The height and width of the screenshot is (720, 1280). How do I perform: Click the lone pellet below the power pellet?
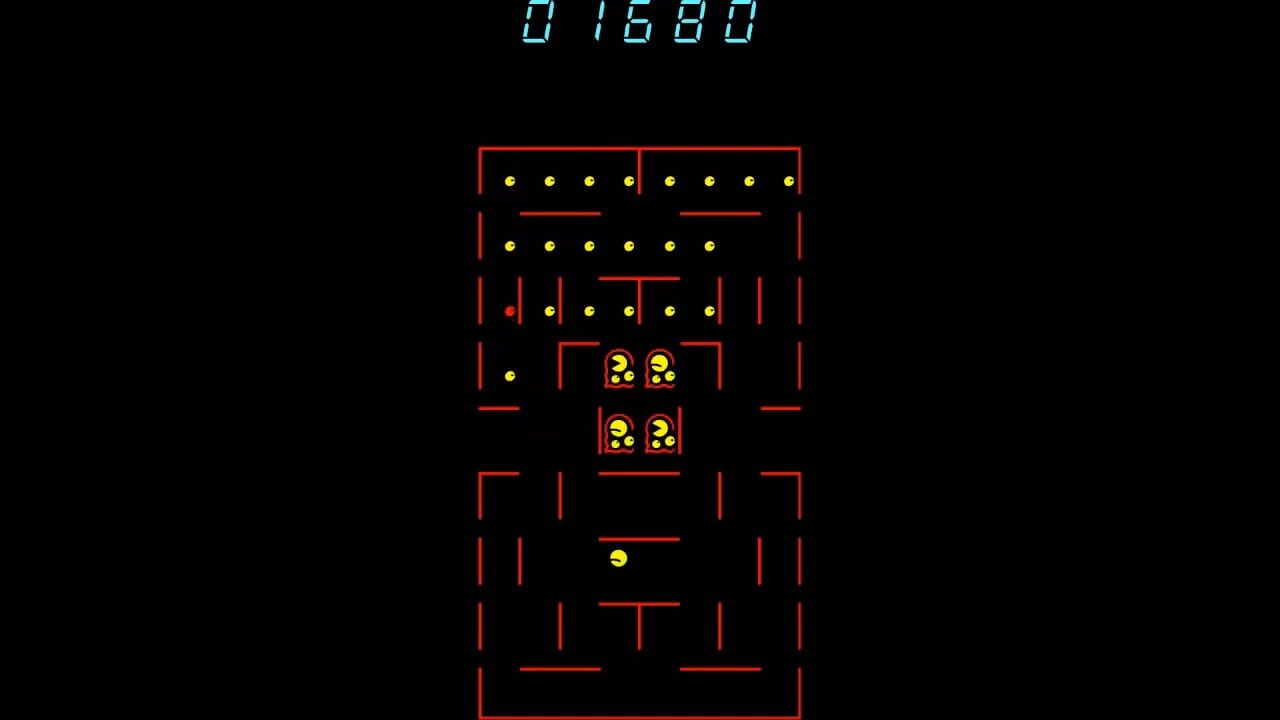click(x=510, y=373)
